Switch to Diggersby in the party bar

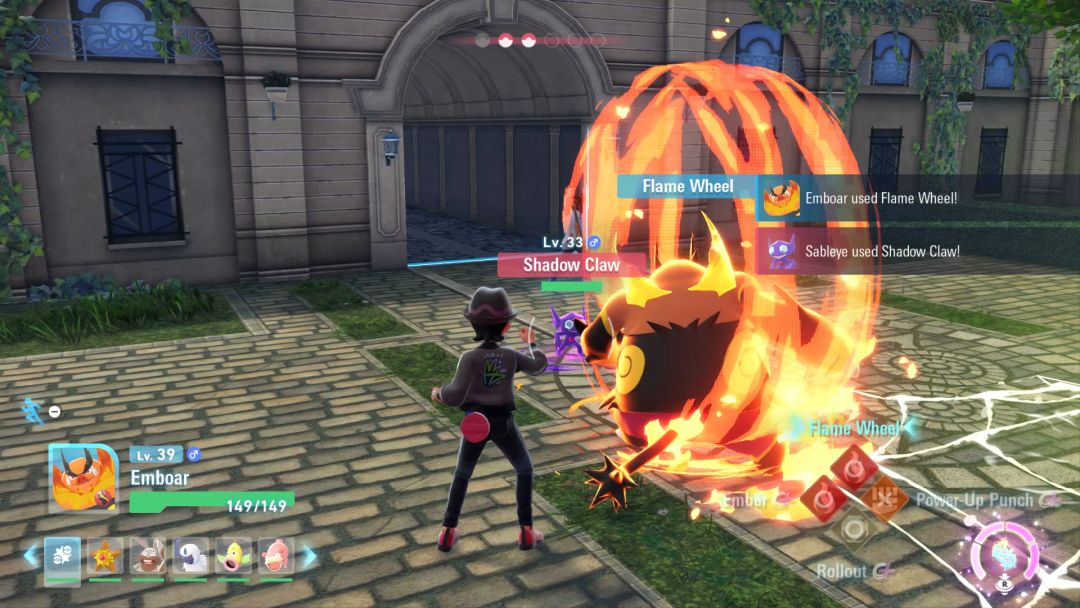point(148,555)
